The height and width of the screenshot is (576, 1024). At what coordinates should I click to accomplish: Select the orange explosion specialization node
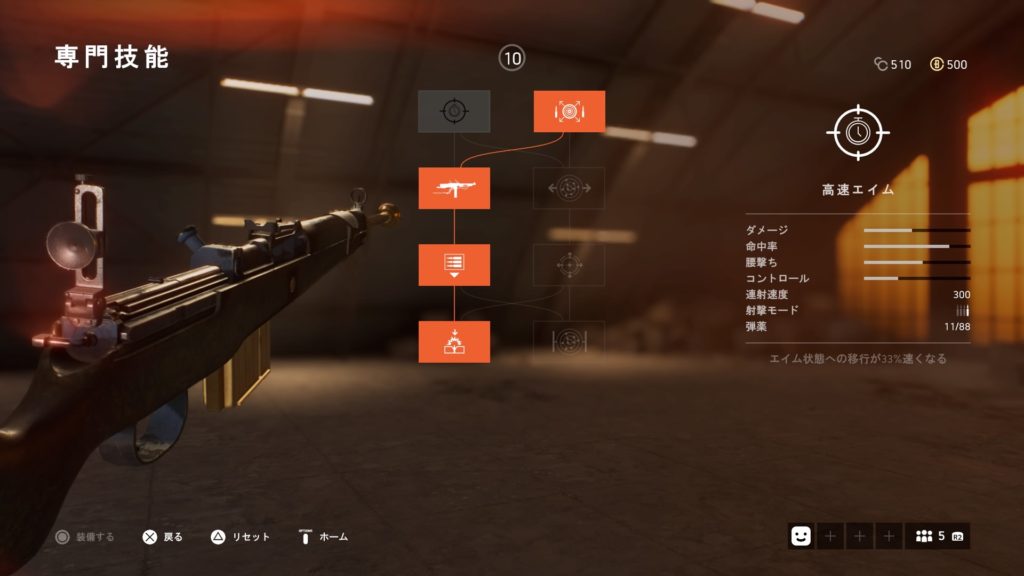pyautogui.click(x=454, y=342)
